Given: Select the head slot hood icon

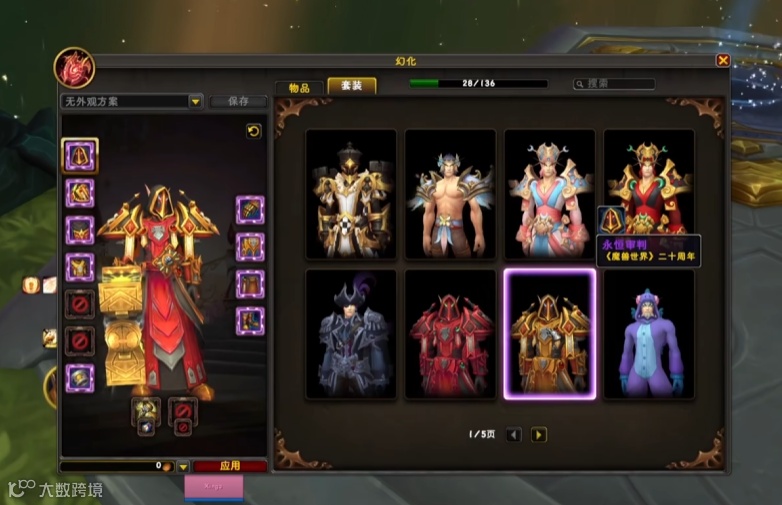Looking at the screenshot, I should (80, 155).
